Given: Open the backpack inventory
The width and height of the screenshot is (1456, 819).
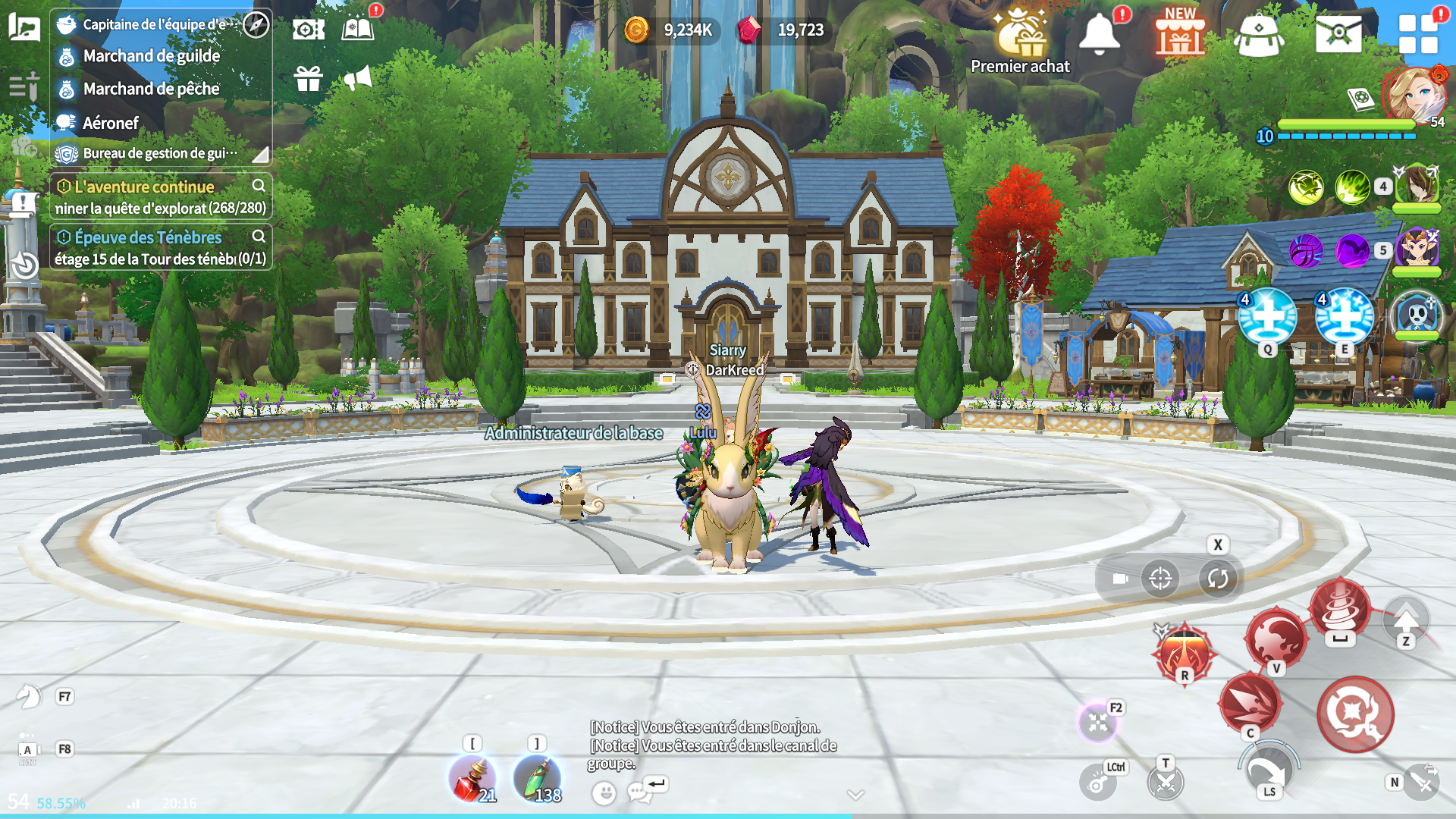Looking at the screenshot, I should 1259,35.
